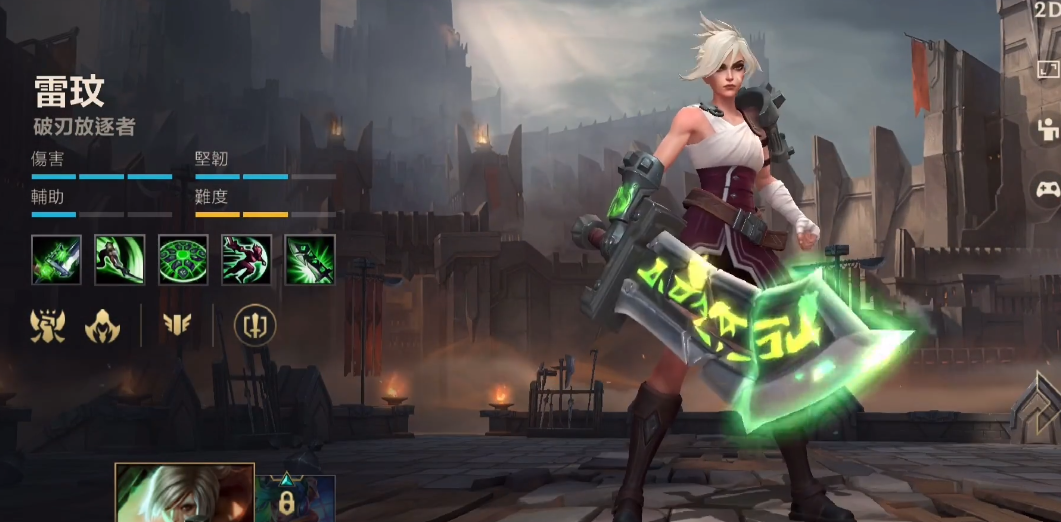Click the gamepad controller button
1061x522 pixels.
[x=1047, y=189]
